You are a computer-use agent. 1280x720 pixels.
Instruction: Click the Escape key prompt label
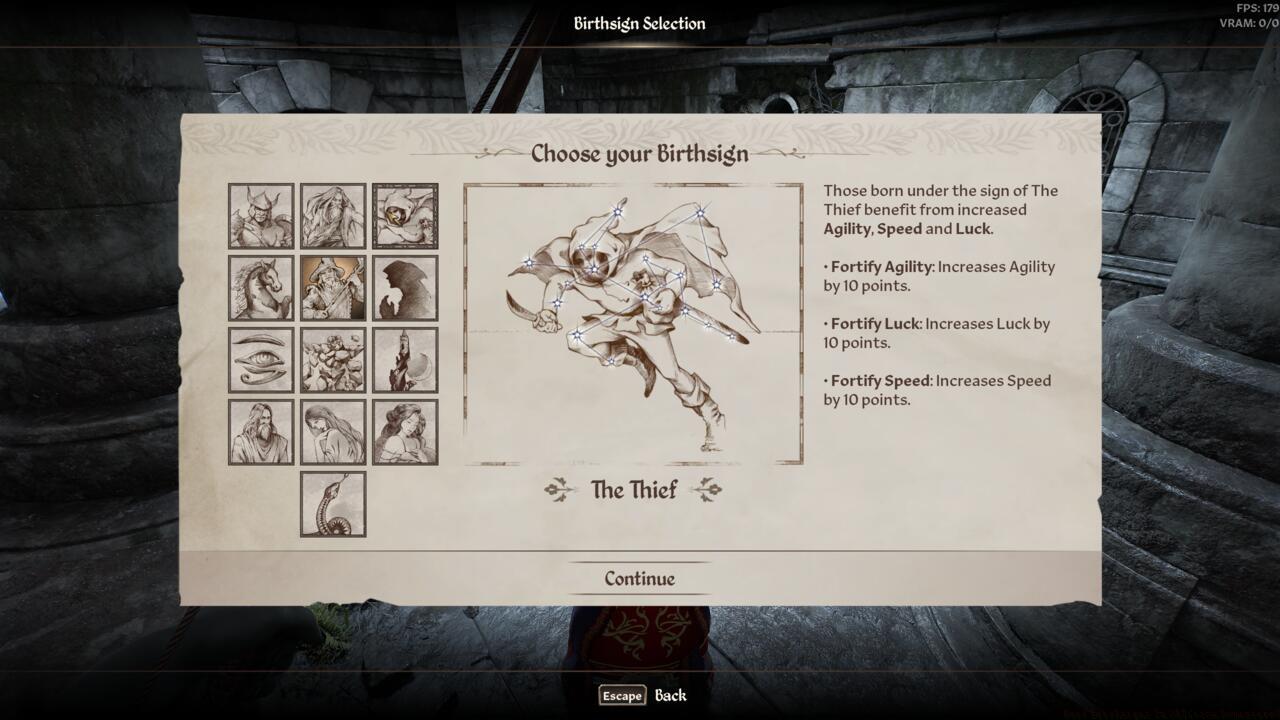(620, 695)
